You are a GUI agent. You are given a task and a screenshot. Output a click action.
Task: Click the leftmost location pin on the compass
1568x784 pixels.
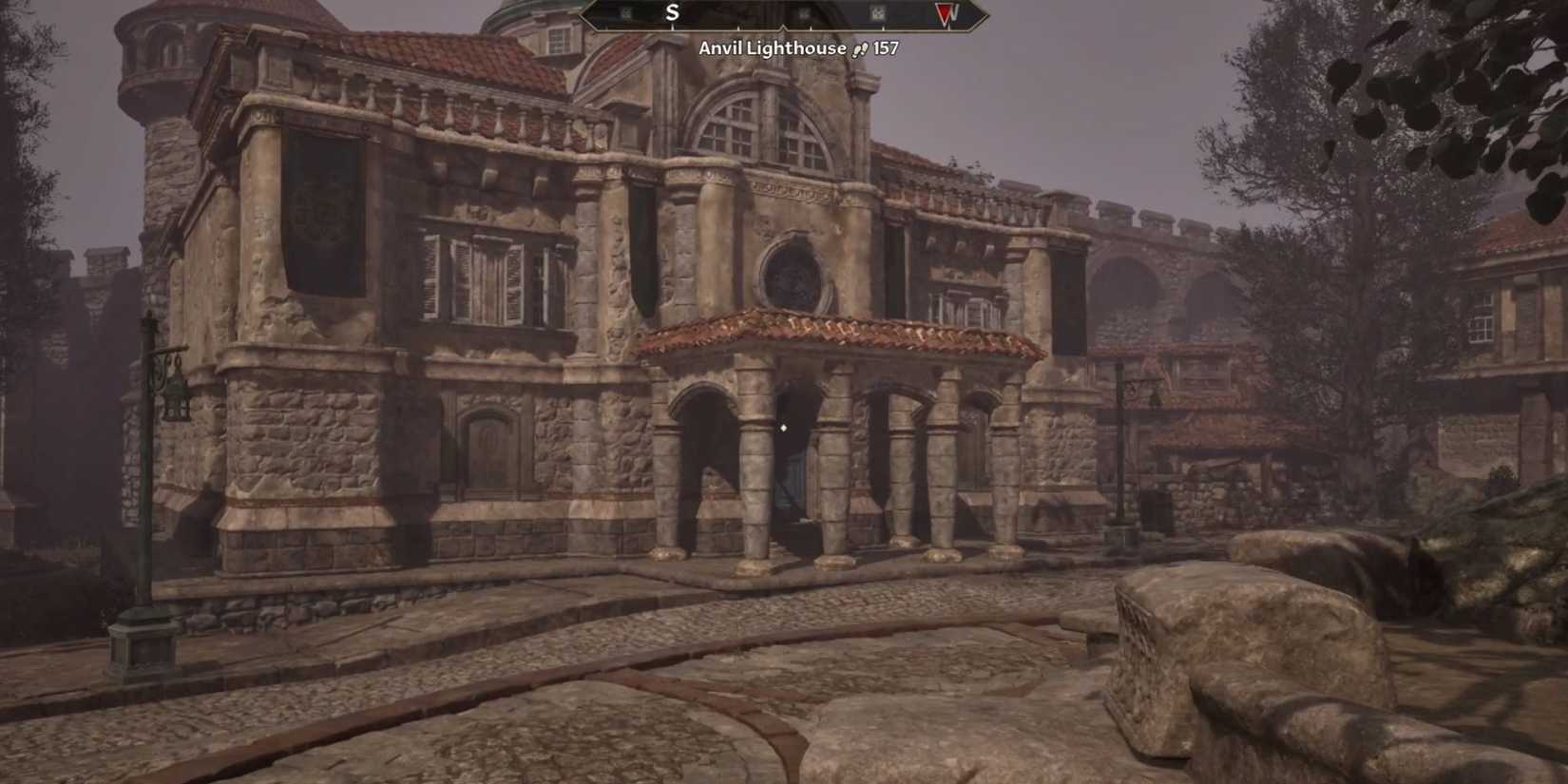626,12
